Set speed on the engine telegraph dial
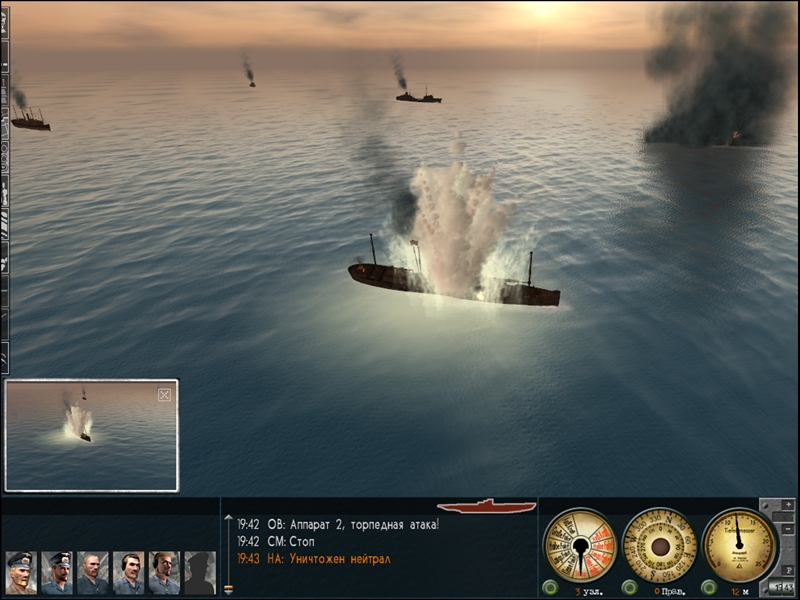This screenshot has width=800, height=600. (x=579, y=545)
